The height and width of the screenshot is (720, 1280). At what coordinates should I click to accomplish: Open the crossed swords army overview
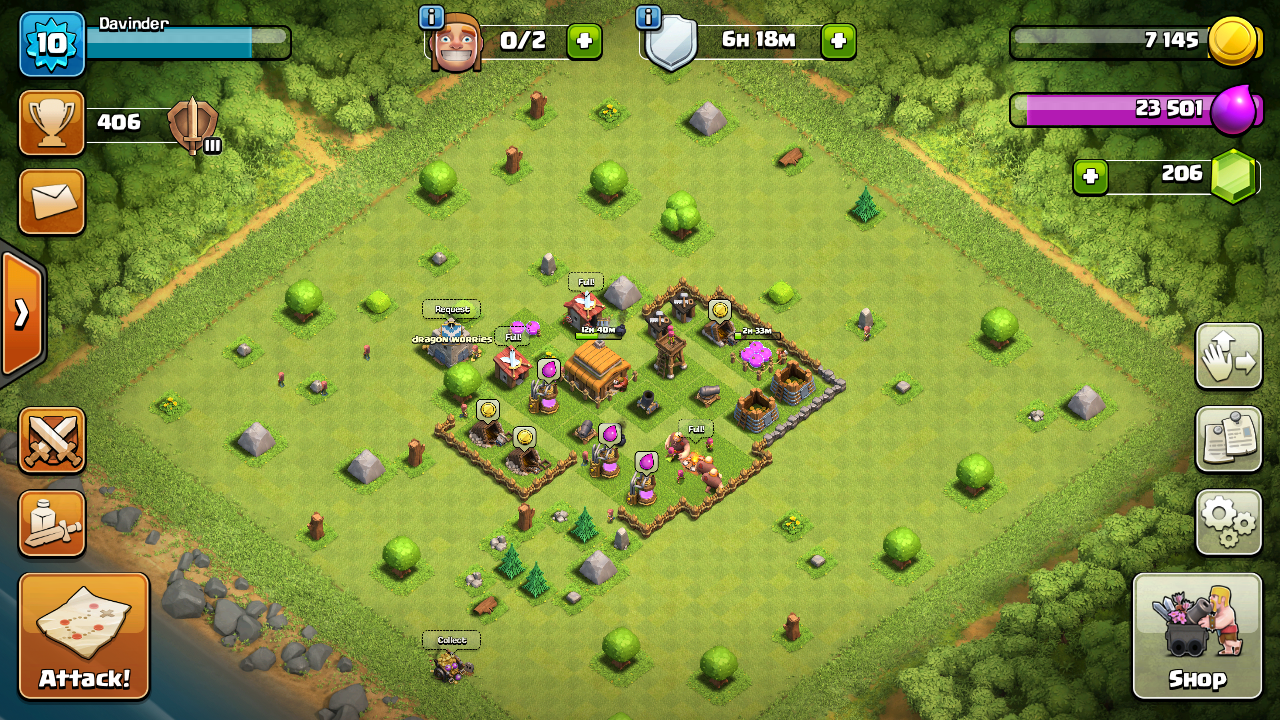click(52, 440)
